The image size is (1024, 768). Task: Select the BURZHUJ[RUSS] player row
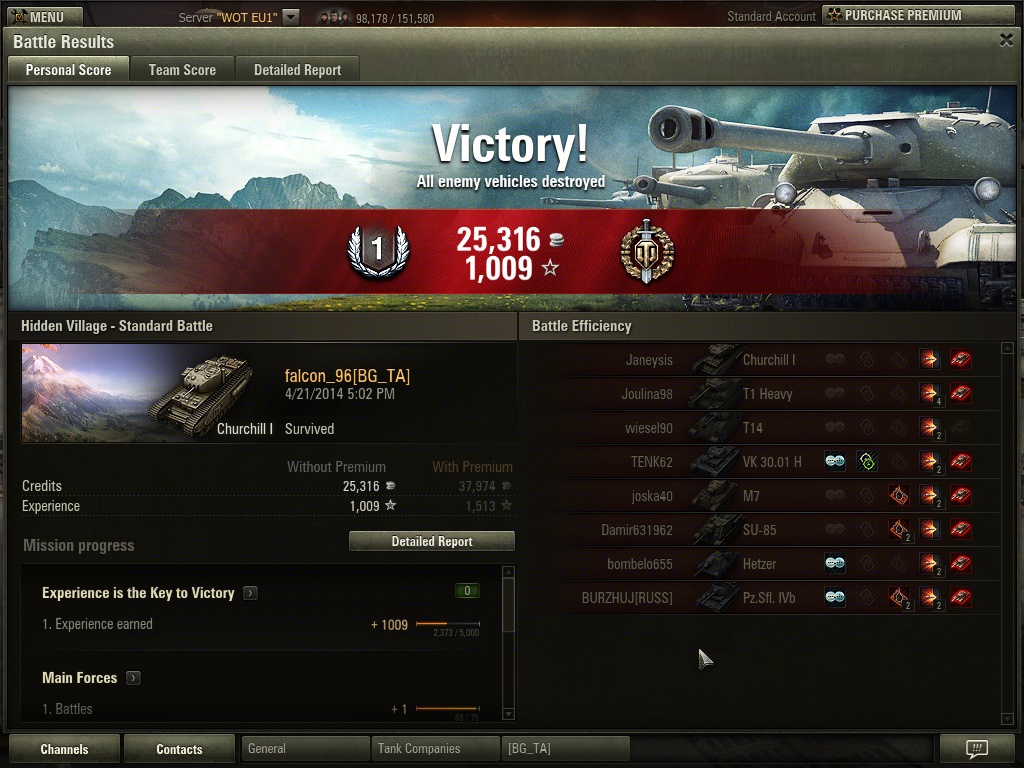760,598
